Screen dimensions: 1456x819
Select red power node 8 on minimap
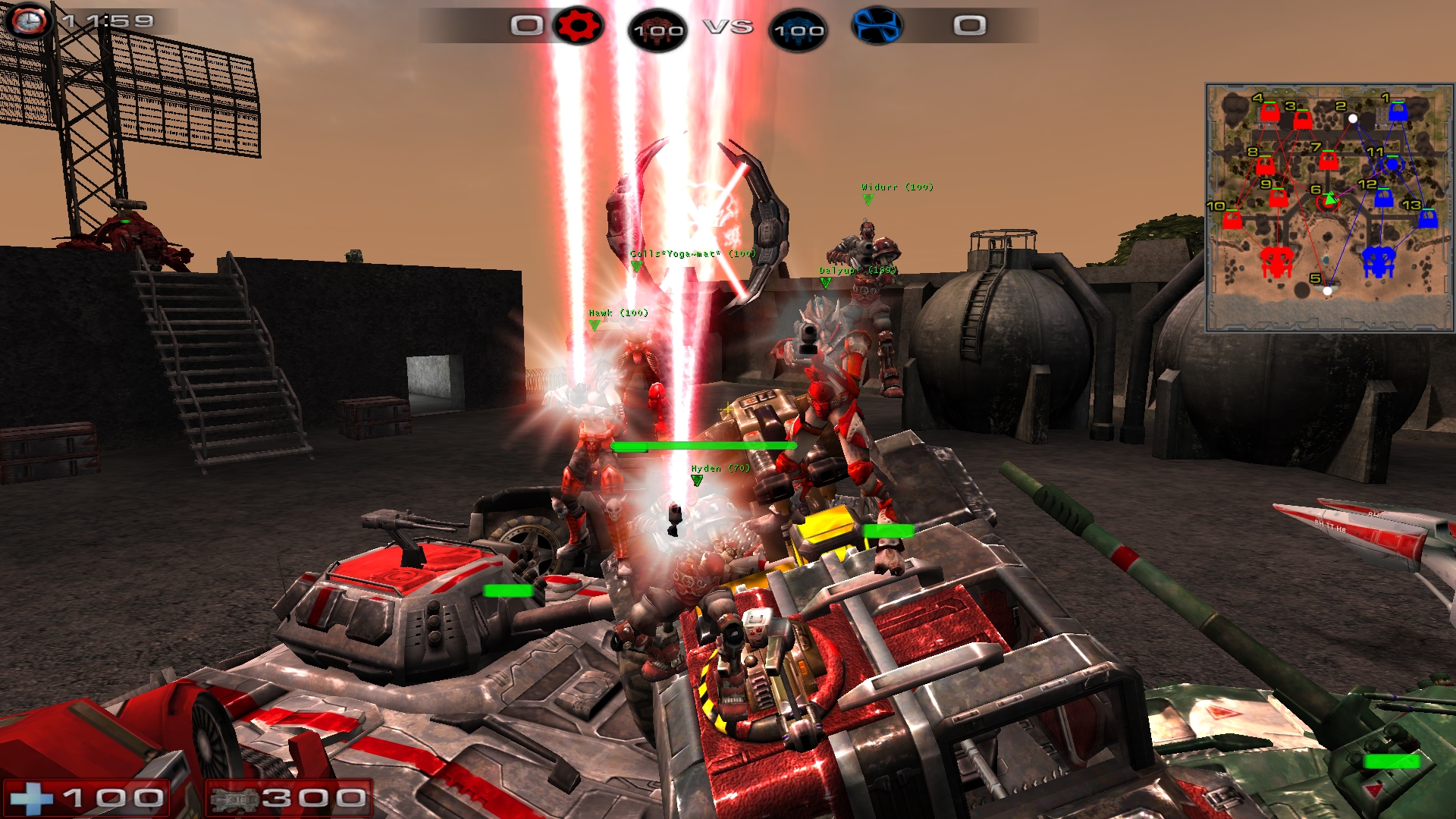pyautogui.click(x=1265, y=165)
